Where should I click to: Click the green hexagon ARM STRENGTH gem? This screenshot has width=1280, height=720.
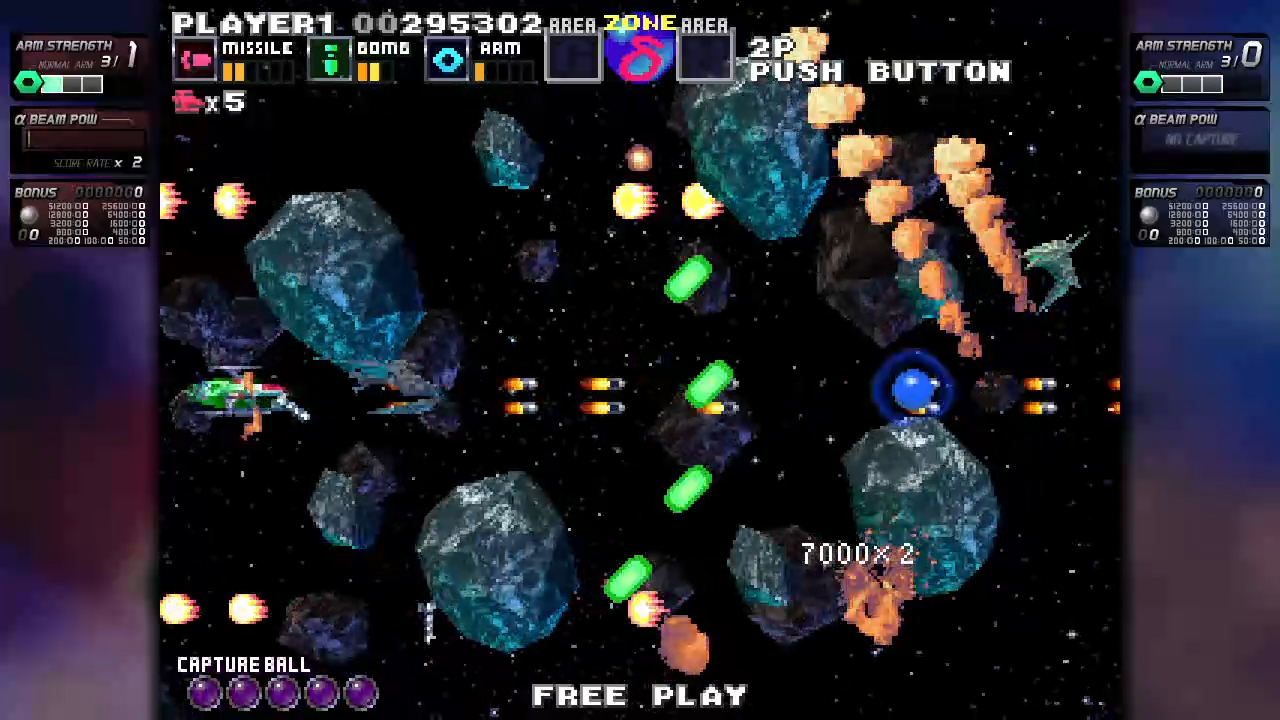click(27, 83)
